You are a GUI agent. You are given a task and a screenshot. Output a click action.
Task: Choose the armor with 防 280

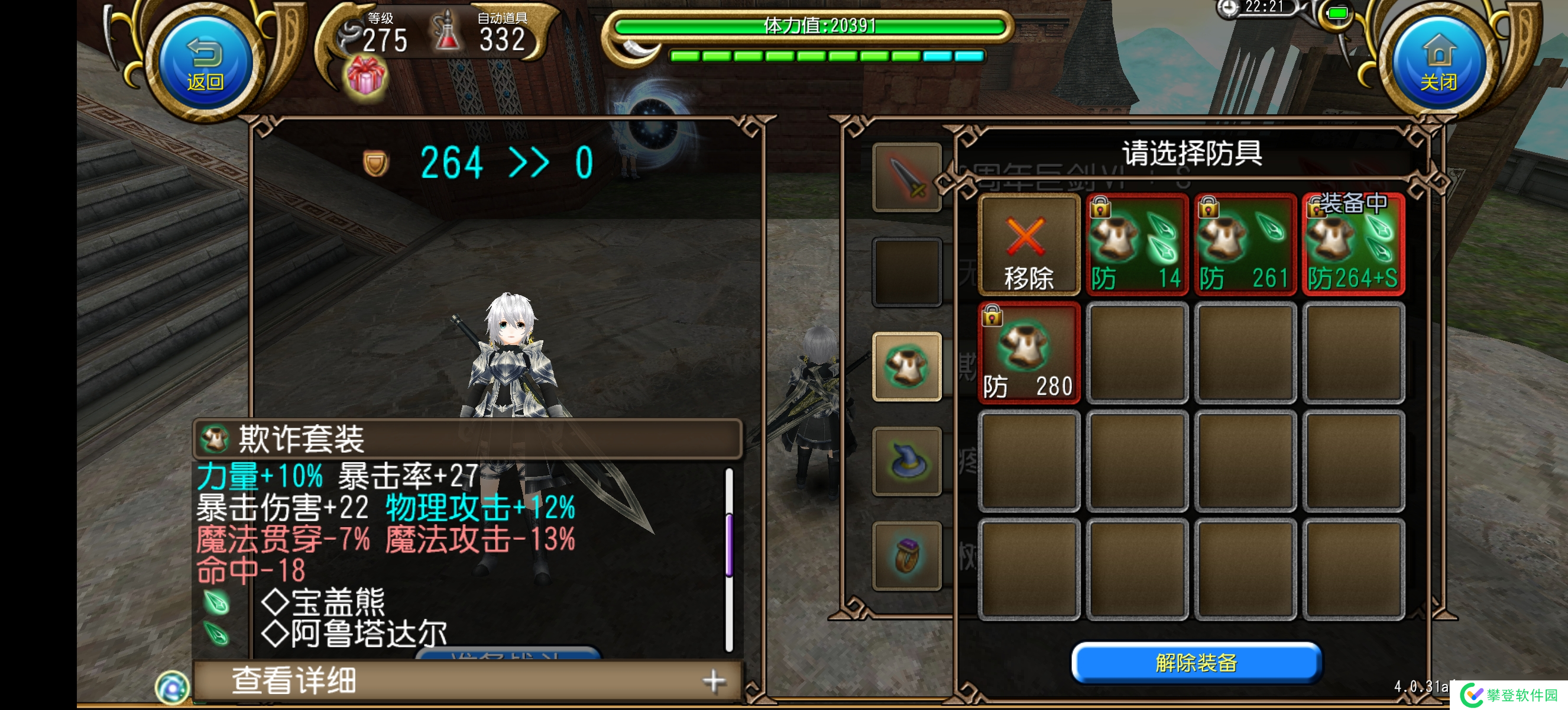click(x=1028, y=353)
